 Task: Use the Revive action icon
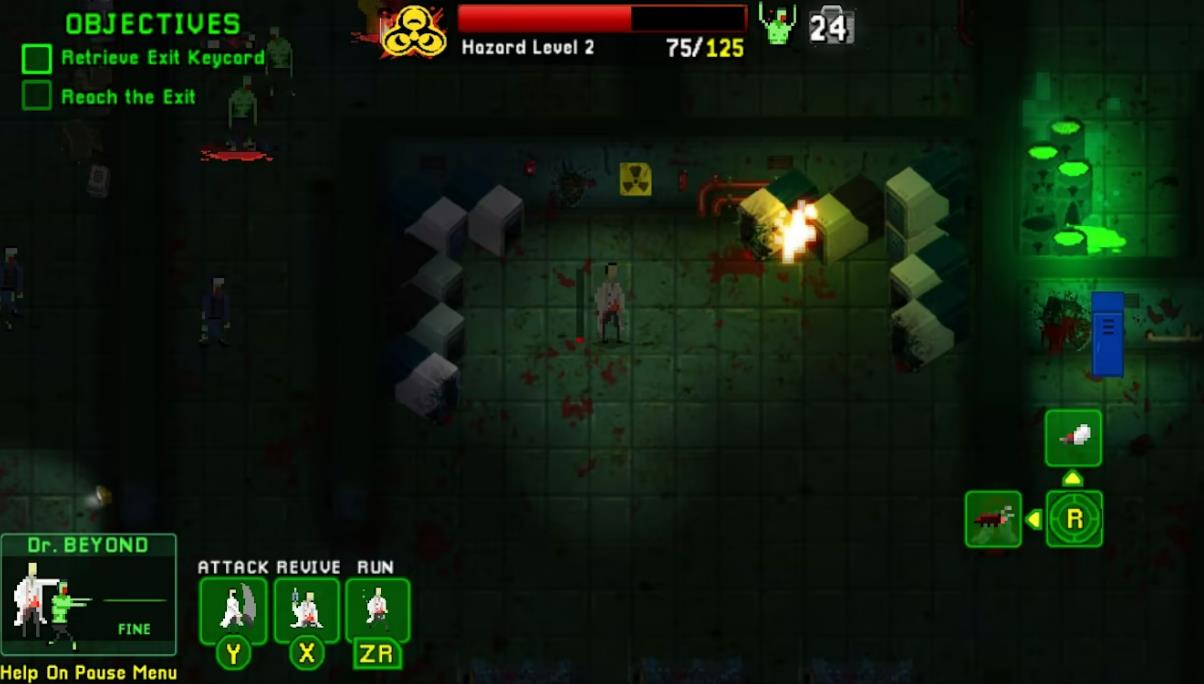[x=306, y=609]
